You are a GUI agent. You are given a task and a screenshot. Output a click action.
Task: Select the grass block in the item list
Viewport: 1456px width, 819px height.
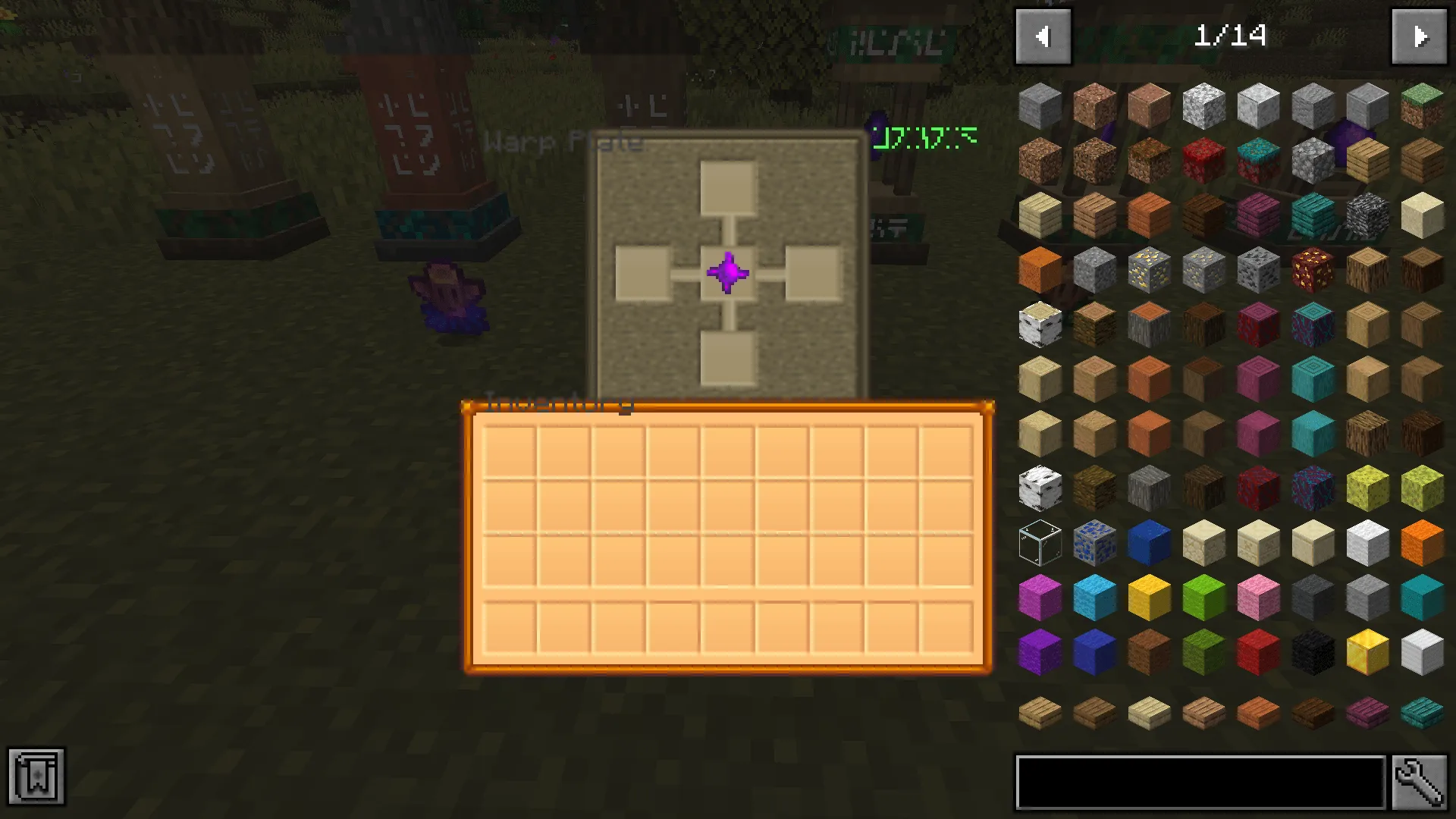[1421, 106]
